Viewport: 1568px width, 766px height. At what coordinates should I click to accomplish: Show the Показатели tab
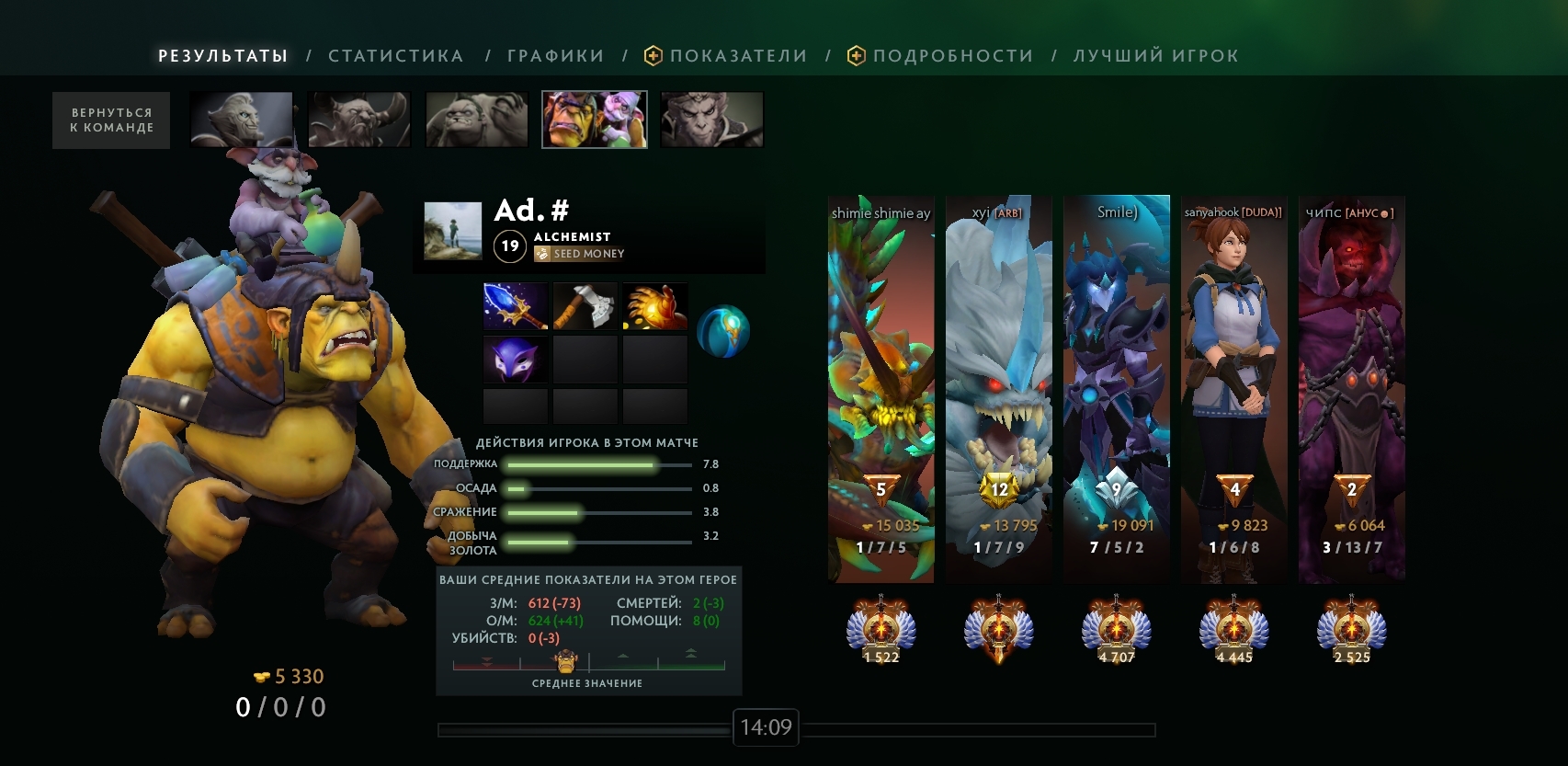pos(738,56)
